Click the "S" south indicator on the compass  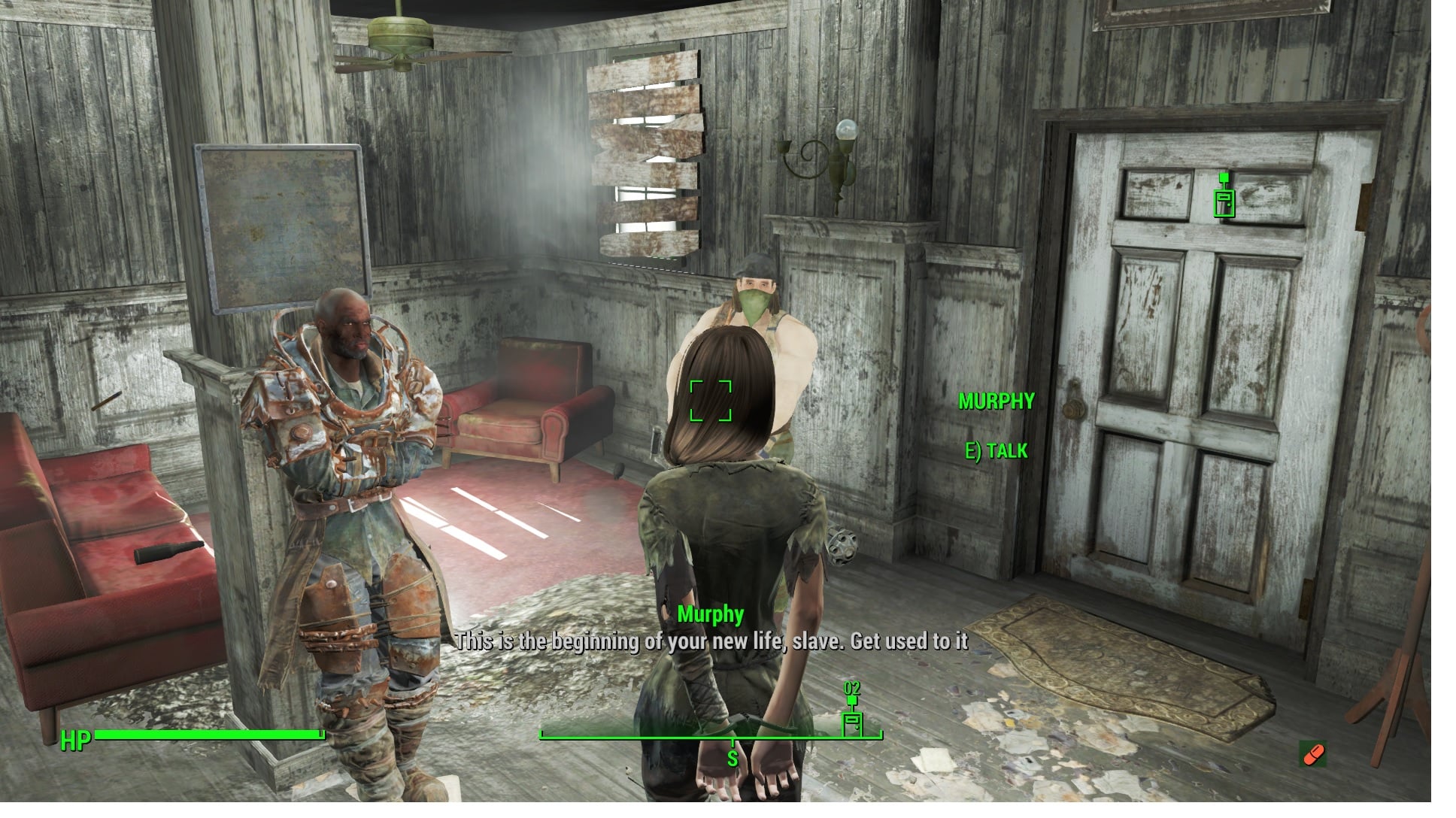(733, 759)
